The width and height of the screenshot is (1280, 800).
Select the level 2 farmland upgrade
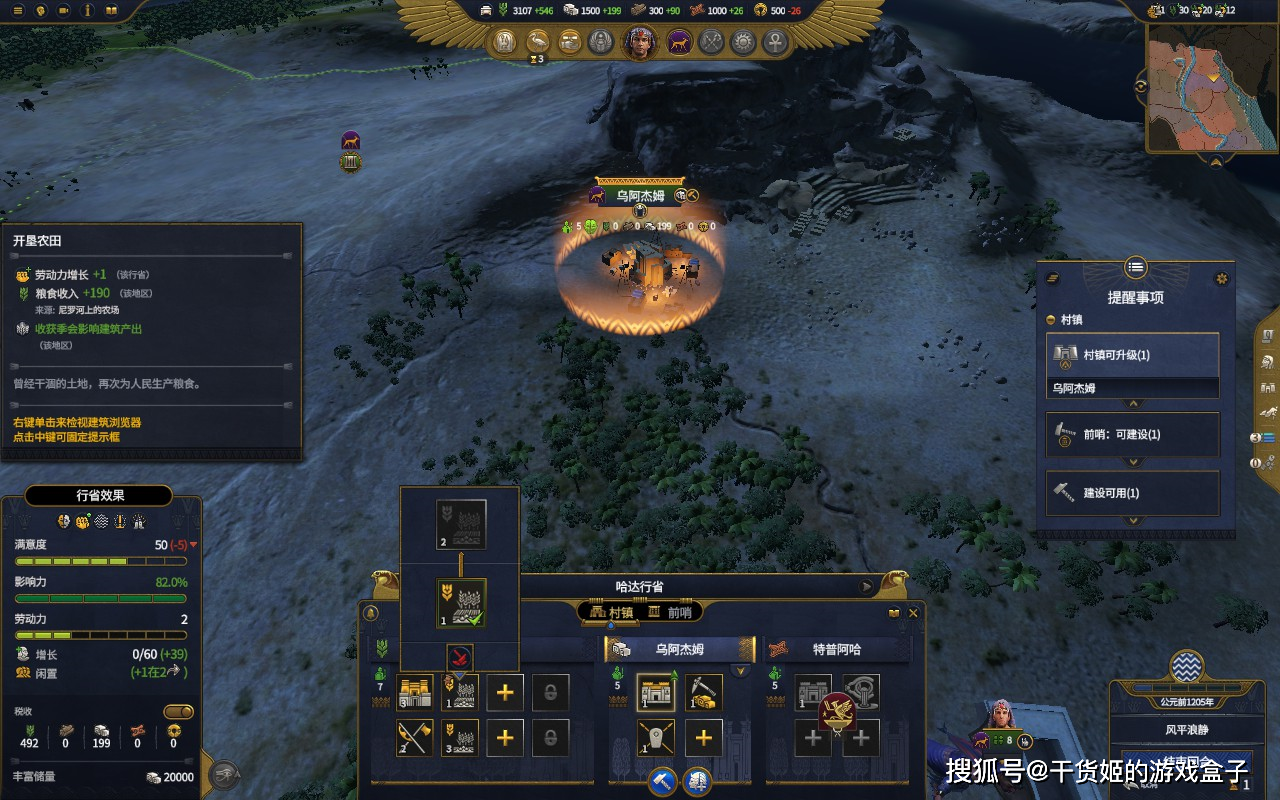[461, 524]
